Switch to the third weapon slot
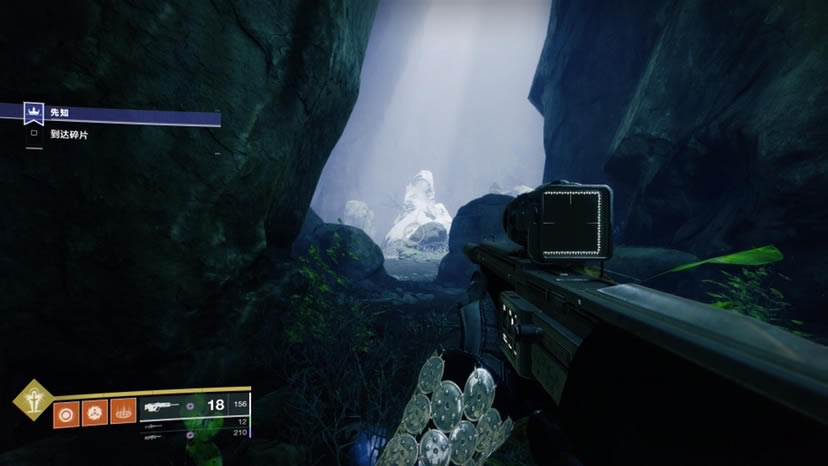Image resolution: width=828 pixels, height=466 pixels. 195,434
